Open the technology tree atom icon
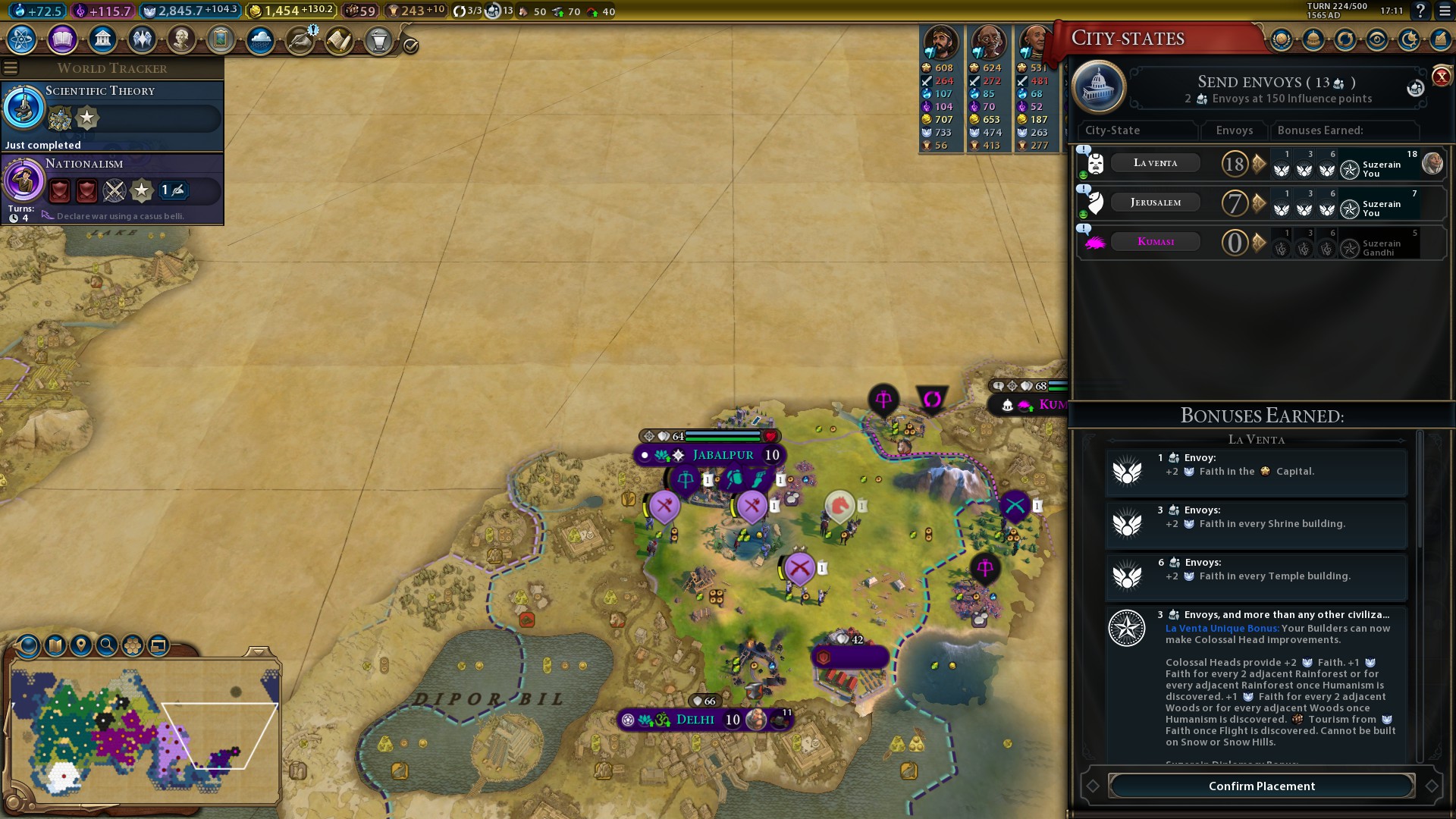 point(22,39)
